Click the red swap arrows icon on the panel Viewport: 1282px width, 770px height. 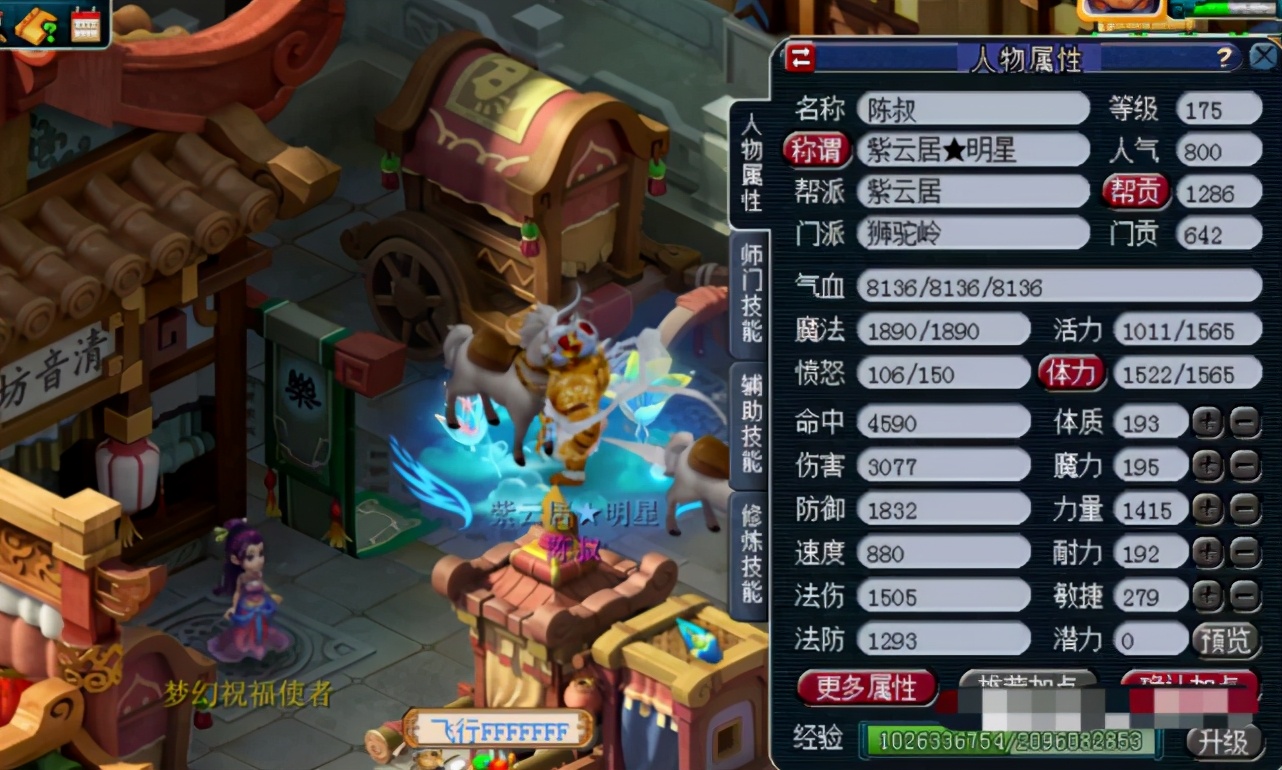[798, 59]
